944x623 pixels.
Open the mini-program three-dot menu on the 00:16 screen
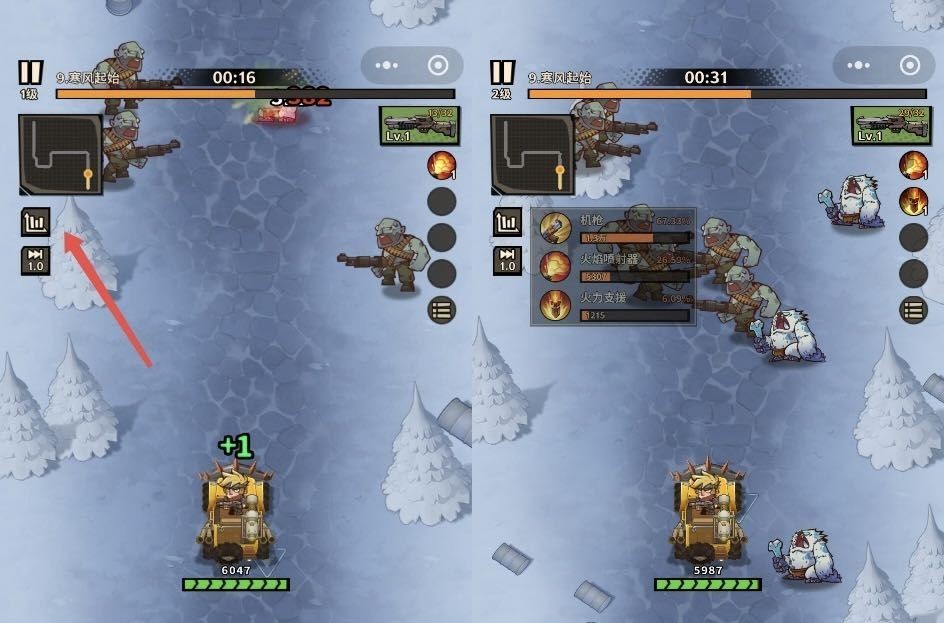coord(385,66)
